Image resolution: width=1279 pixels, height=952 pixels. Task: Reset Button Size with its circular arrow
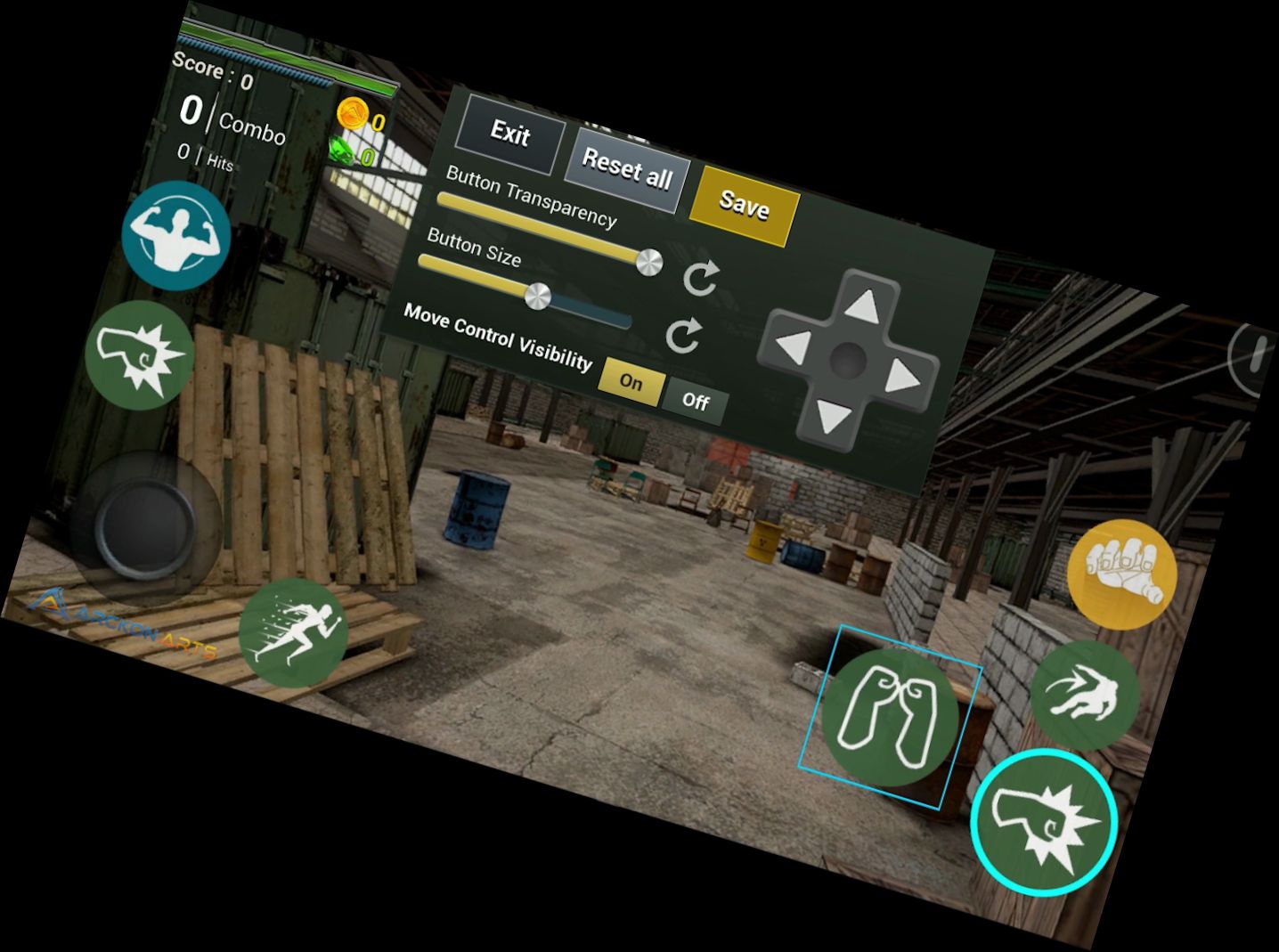click(x=683, y=336)
